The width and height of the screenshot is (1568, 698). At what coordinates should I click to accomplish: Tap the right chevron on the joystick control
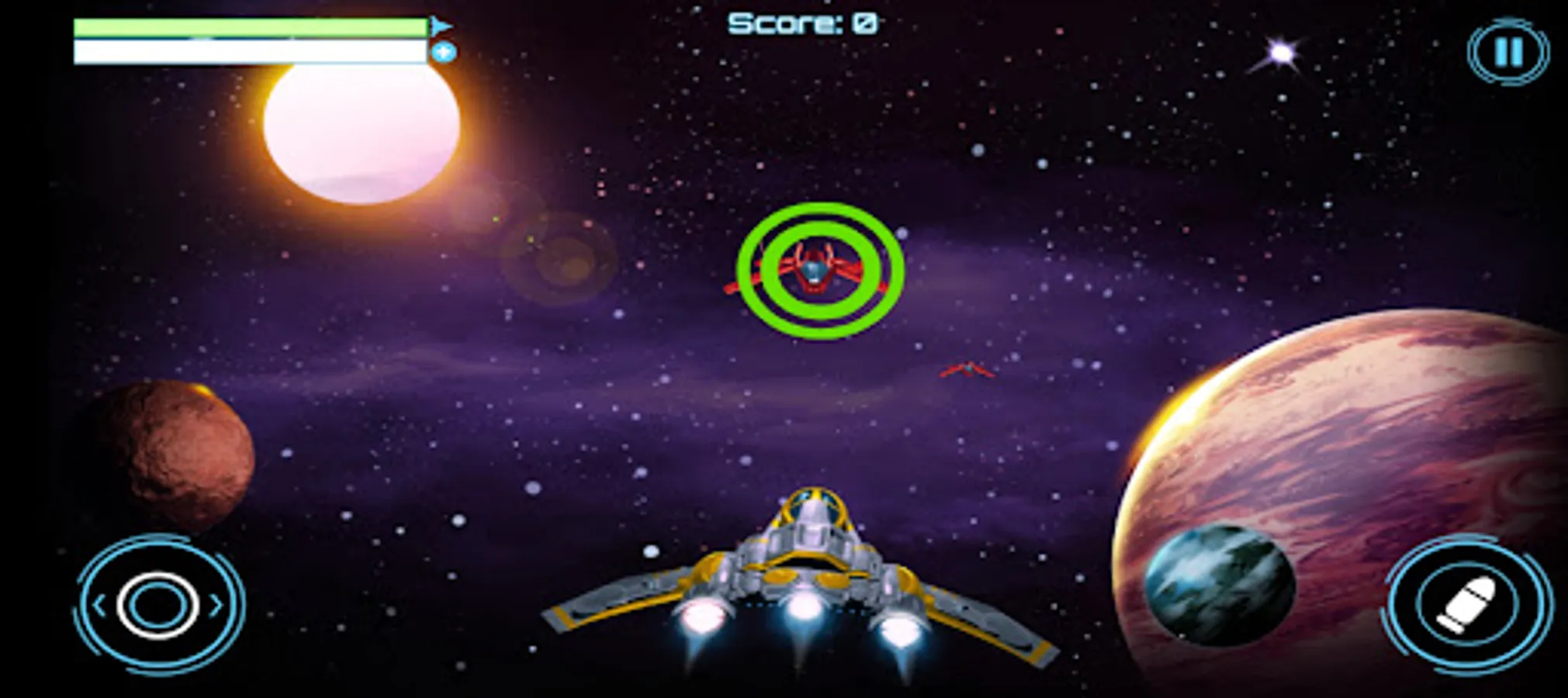[x=215, y=604]
